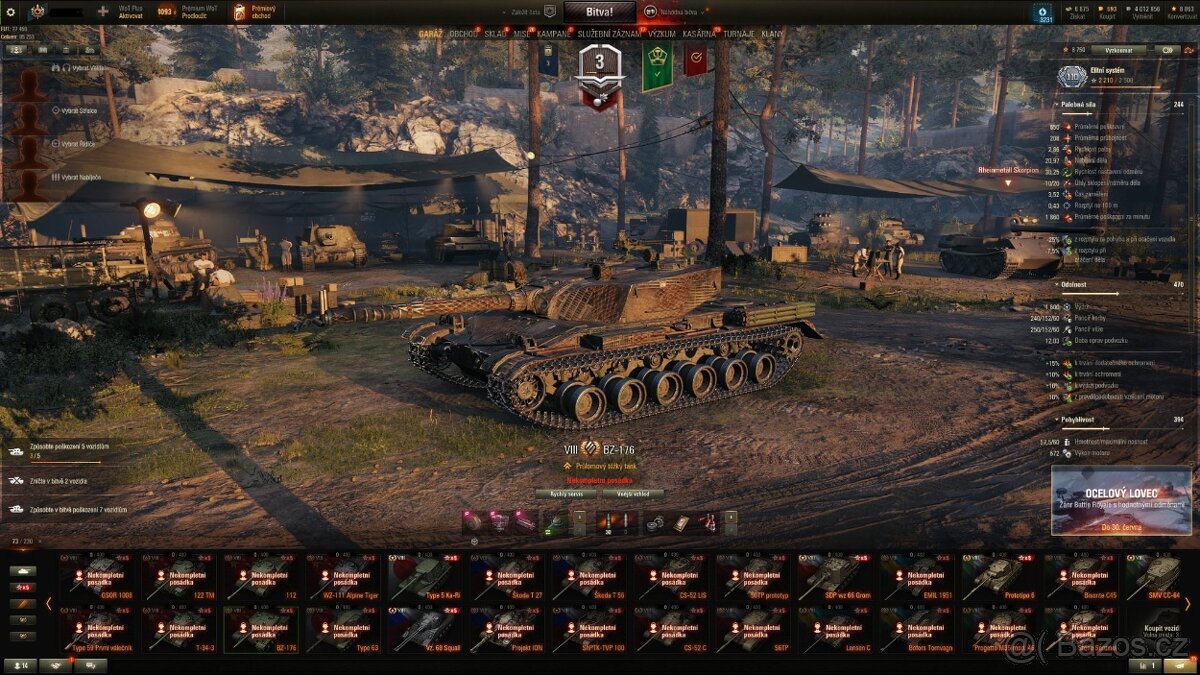
Task: Click the Výzkumat button in vehicle panel
Action: pyautogui.click(x=1119, y=49)
